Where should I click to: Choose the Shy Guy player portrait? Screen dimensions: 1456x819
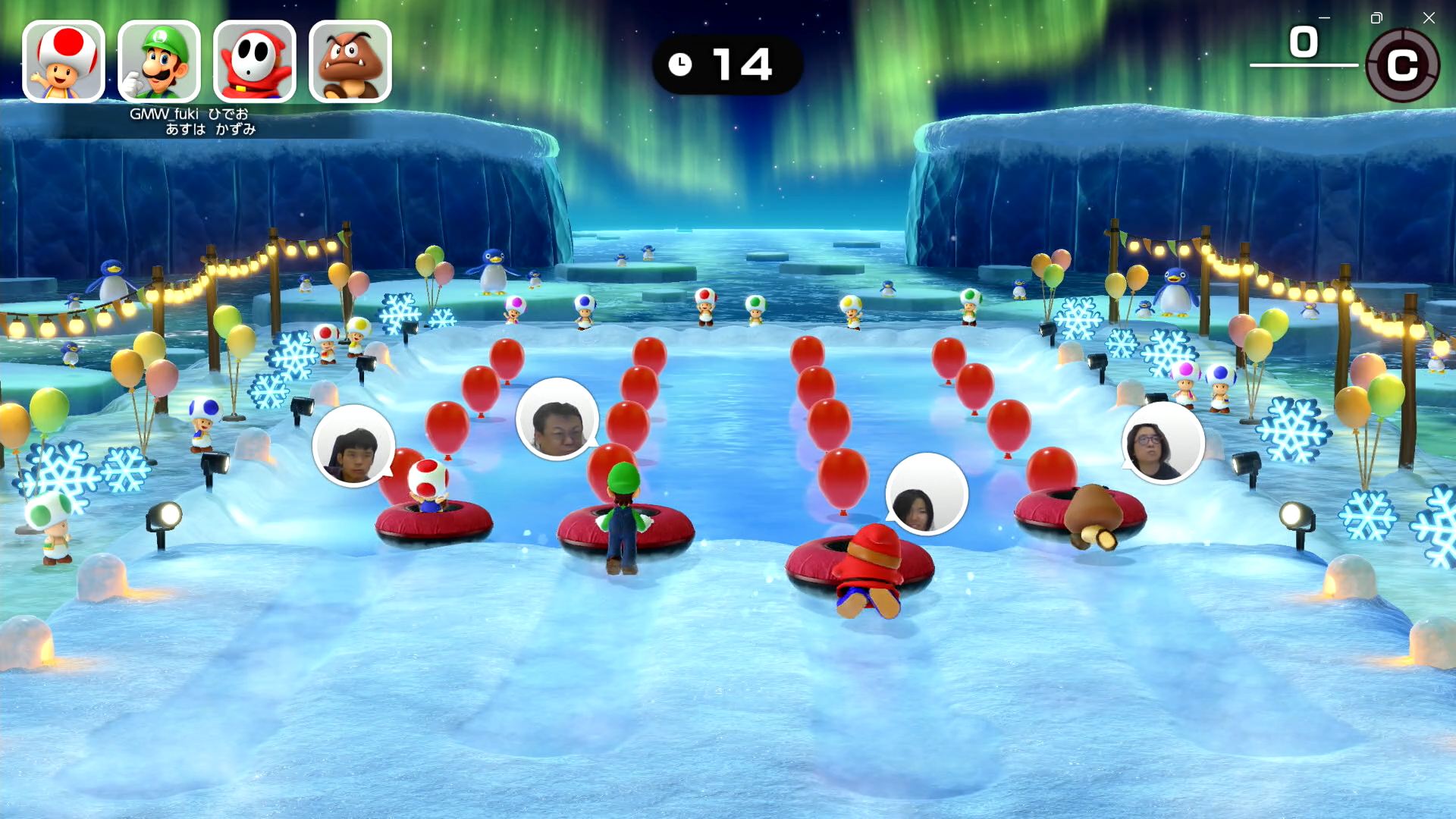coord(255,61)
